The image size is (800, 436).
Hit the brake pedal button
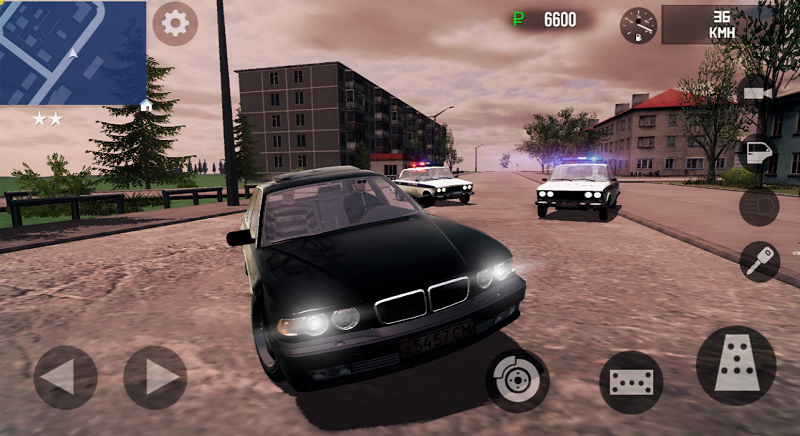[631, 382]
